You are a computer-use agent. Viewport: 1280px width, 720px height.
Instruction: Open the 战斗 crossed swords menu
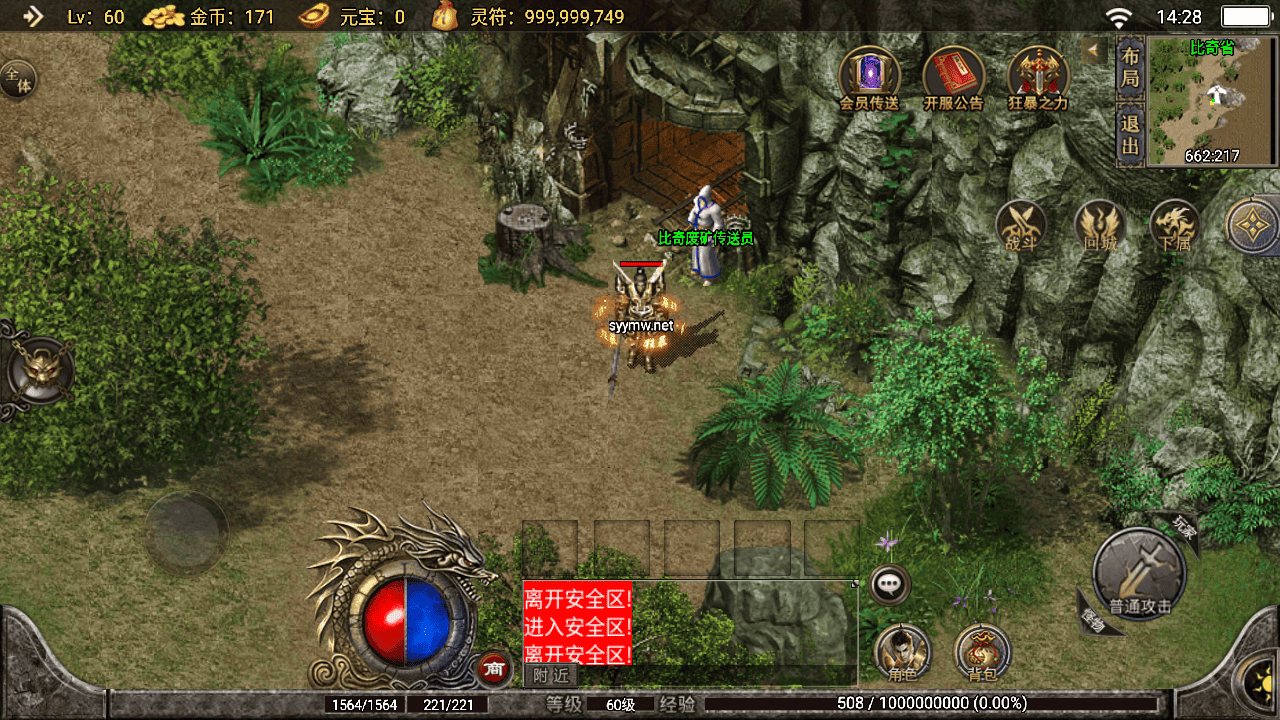pos(1021,225)
